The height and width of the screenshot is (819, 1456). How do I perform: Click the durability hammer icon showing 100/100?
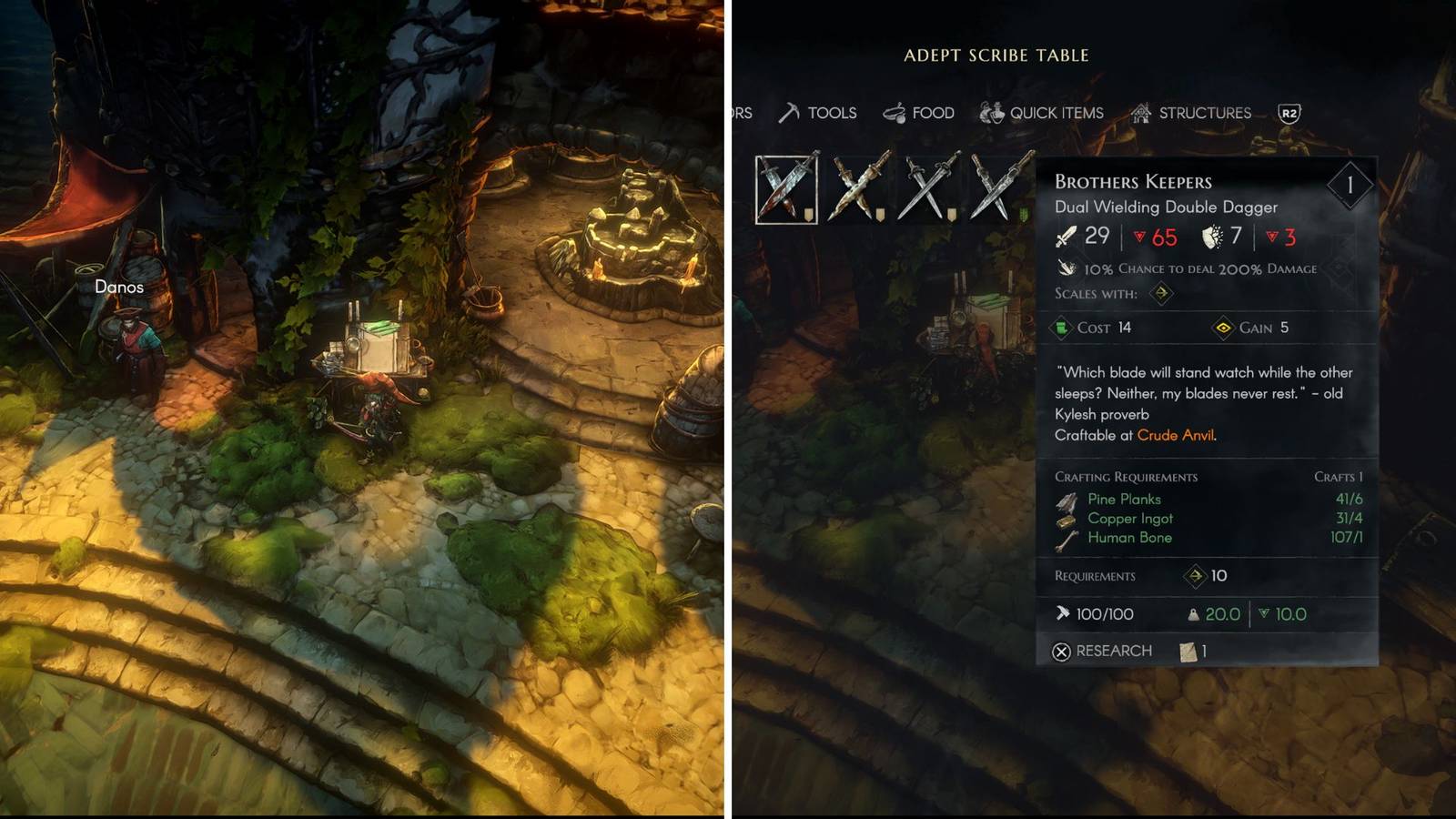point(1061,613)
